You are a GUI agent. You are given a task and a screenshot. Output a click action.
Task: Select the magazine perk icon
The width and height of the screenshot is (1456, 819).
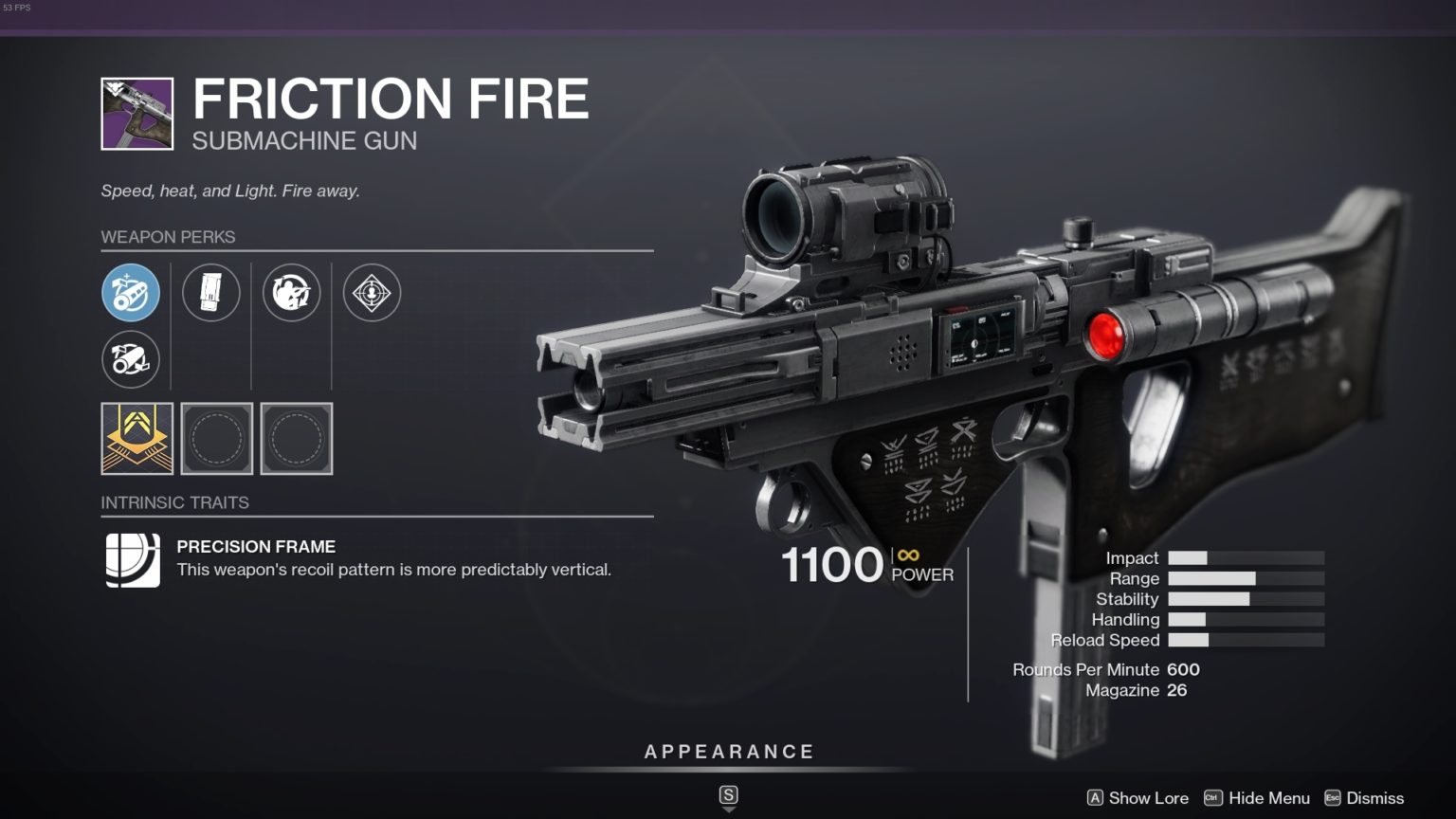click(x=211, y=292)
